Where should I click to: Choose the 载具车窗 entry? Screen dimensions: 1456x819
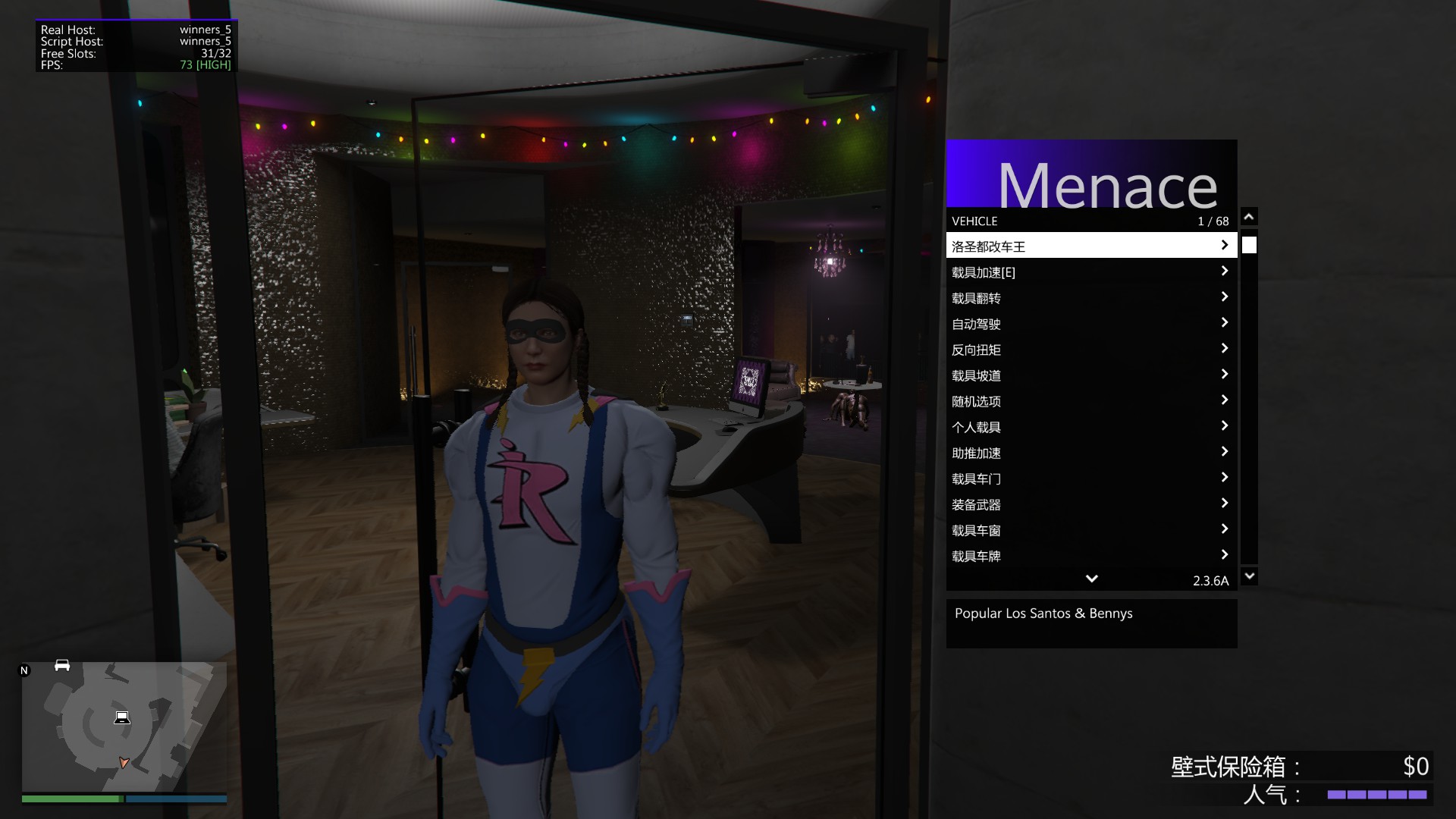coord(1090,529)
